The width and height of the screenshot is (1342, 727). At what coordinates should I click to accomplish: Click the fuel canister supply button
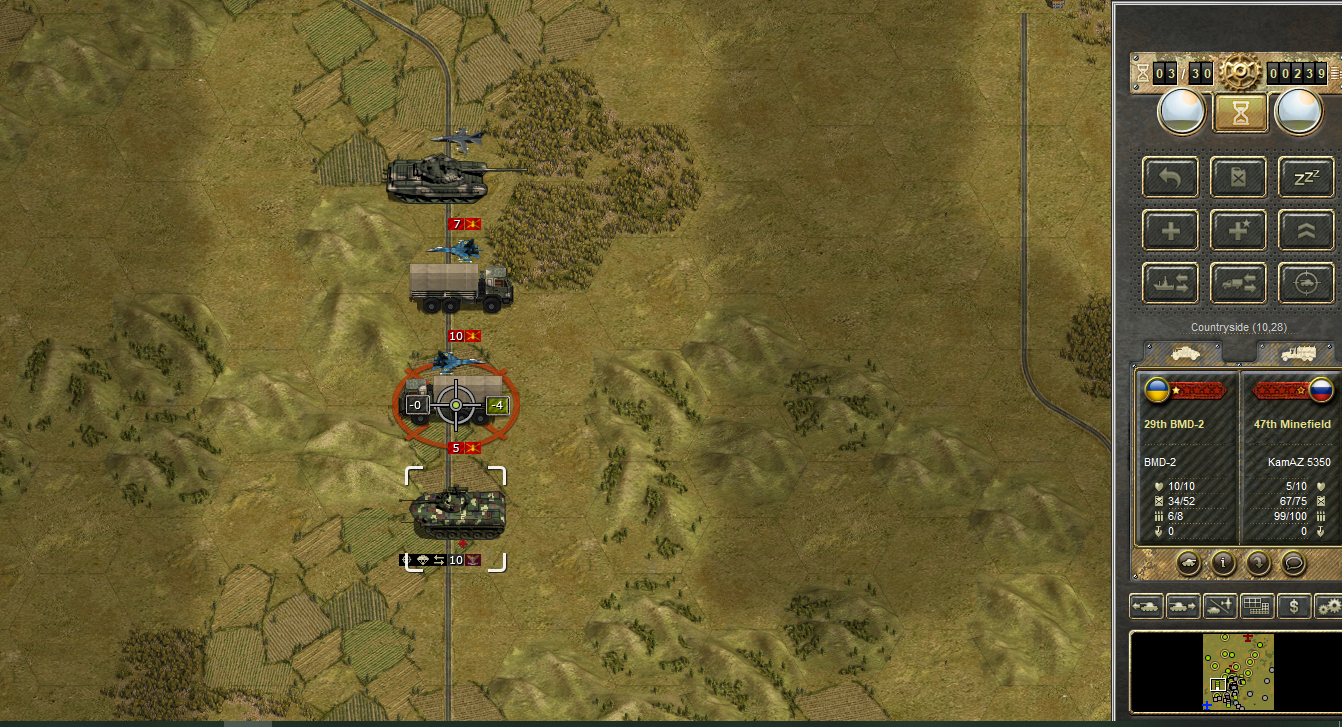(x=1238, y=178)
